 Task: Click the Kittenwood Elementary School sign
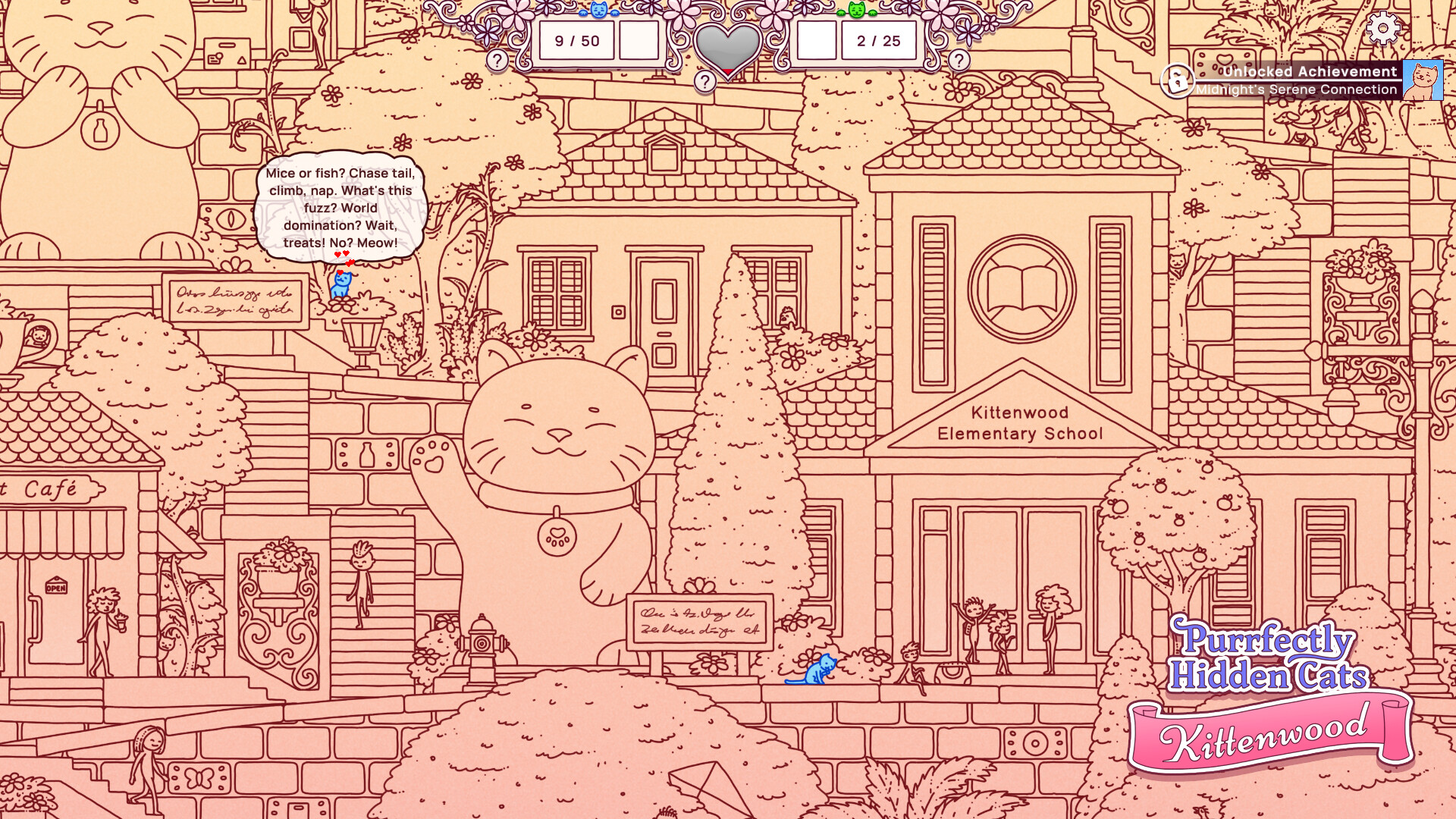click(x=1020, y=423)
